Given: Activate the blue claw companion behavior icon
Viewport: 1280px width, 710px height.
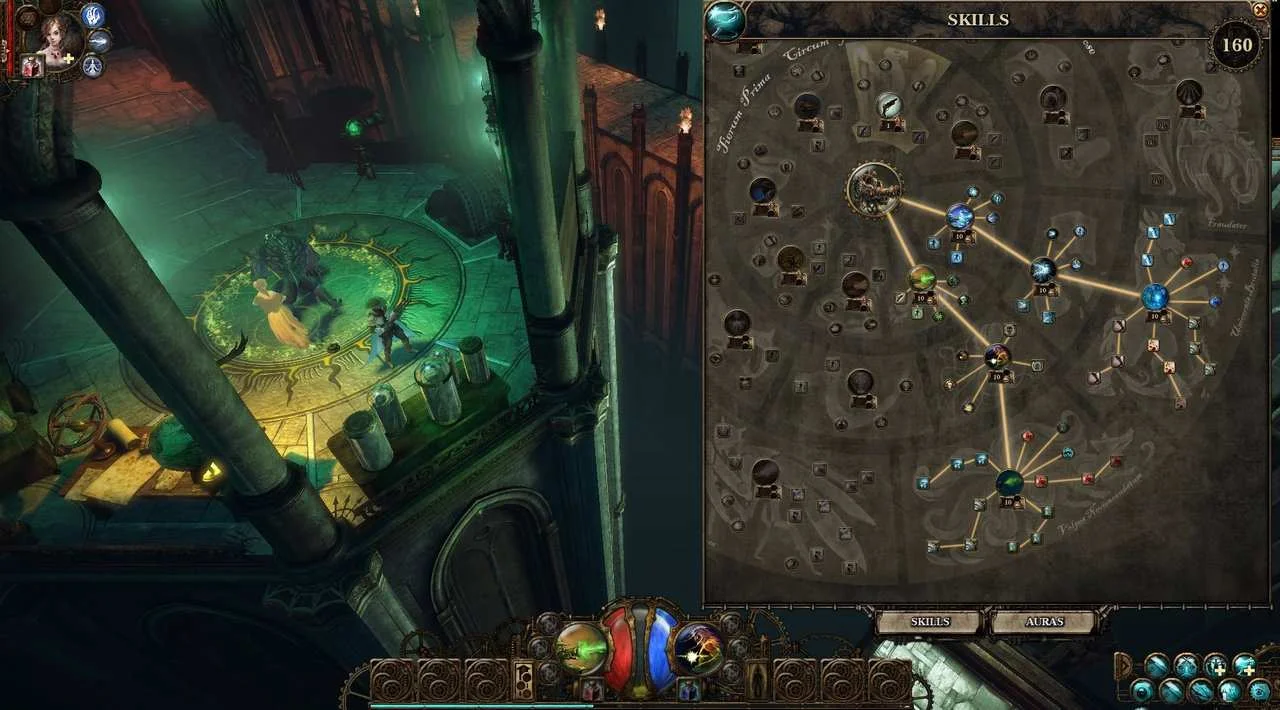Looking at the screenshot, I should click(x=94, y=15).
